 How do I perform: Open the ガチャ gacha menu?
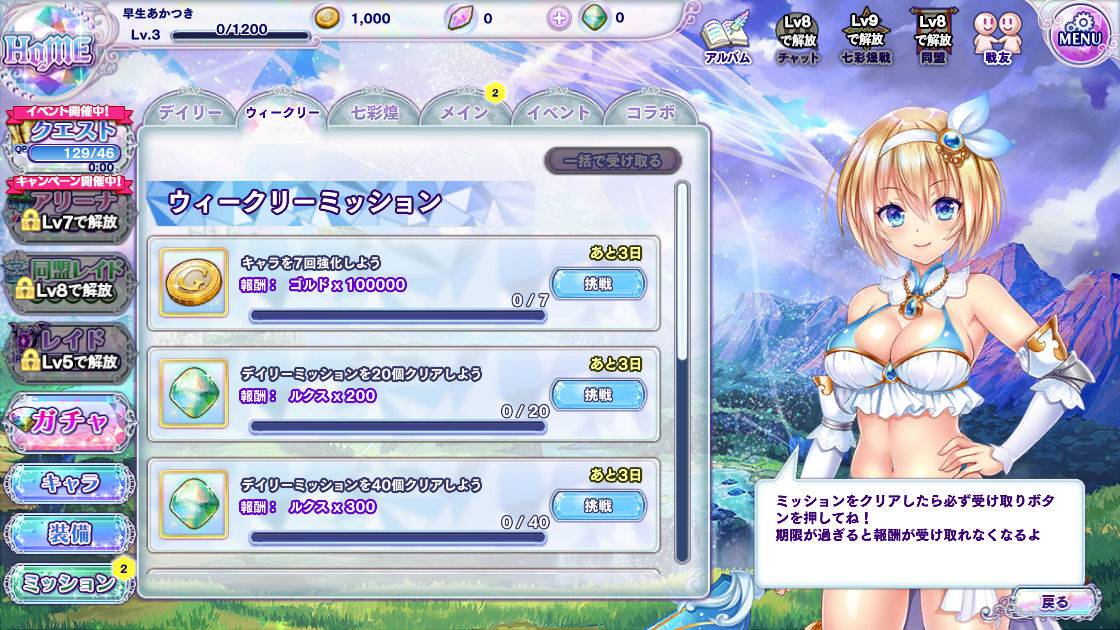(68, 421)
